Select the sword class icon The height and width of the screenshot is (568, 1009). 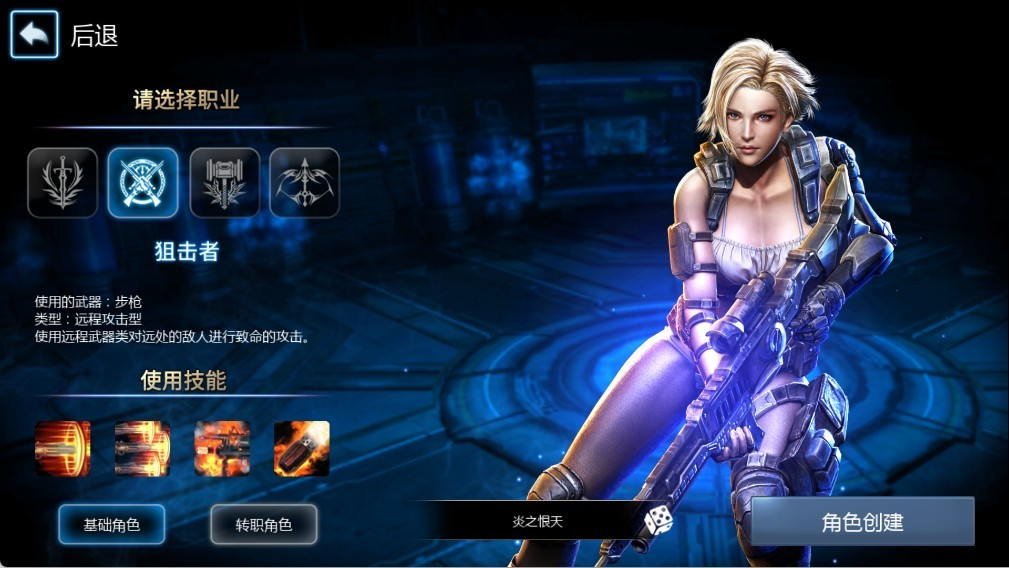63,183
